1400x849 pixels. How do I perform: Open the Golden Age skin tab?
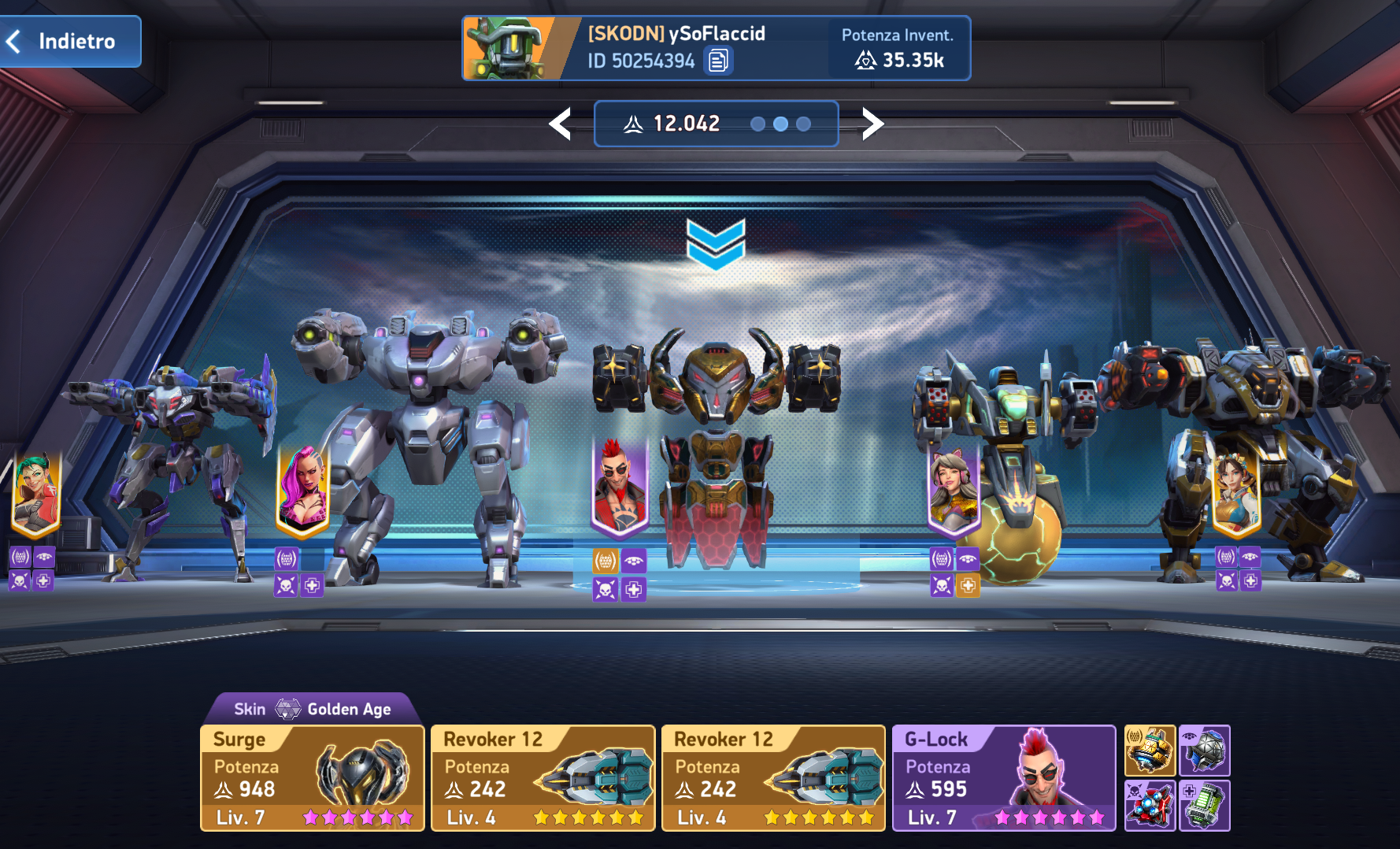[x=313, y=709]
